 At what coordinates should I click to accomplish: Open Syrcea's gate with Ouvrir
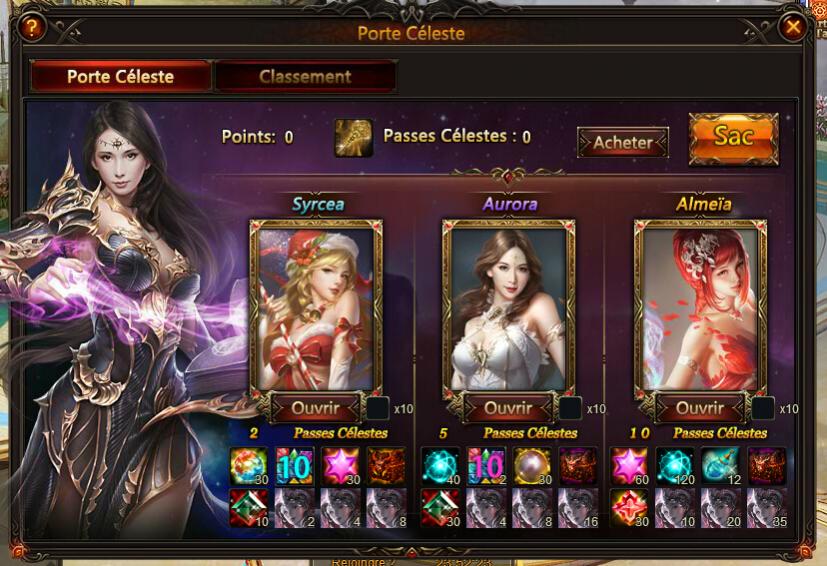click(x=314, y=408)
